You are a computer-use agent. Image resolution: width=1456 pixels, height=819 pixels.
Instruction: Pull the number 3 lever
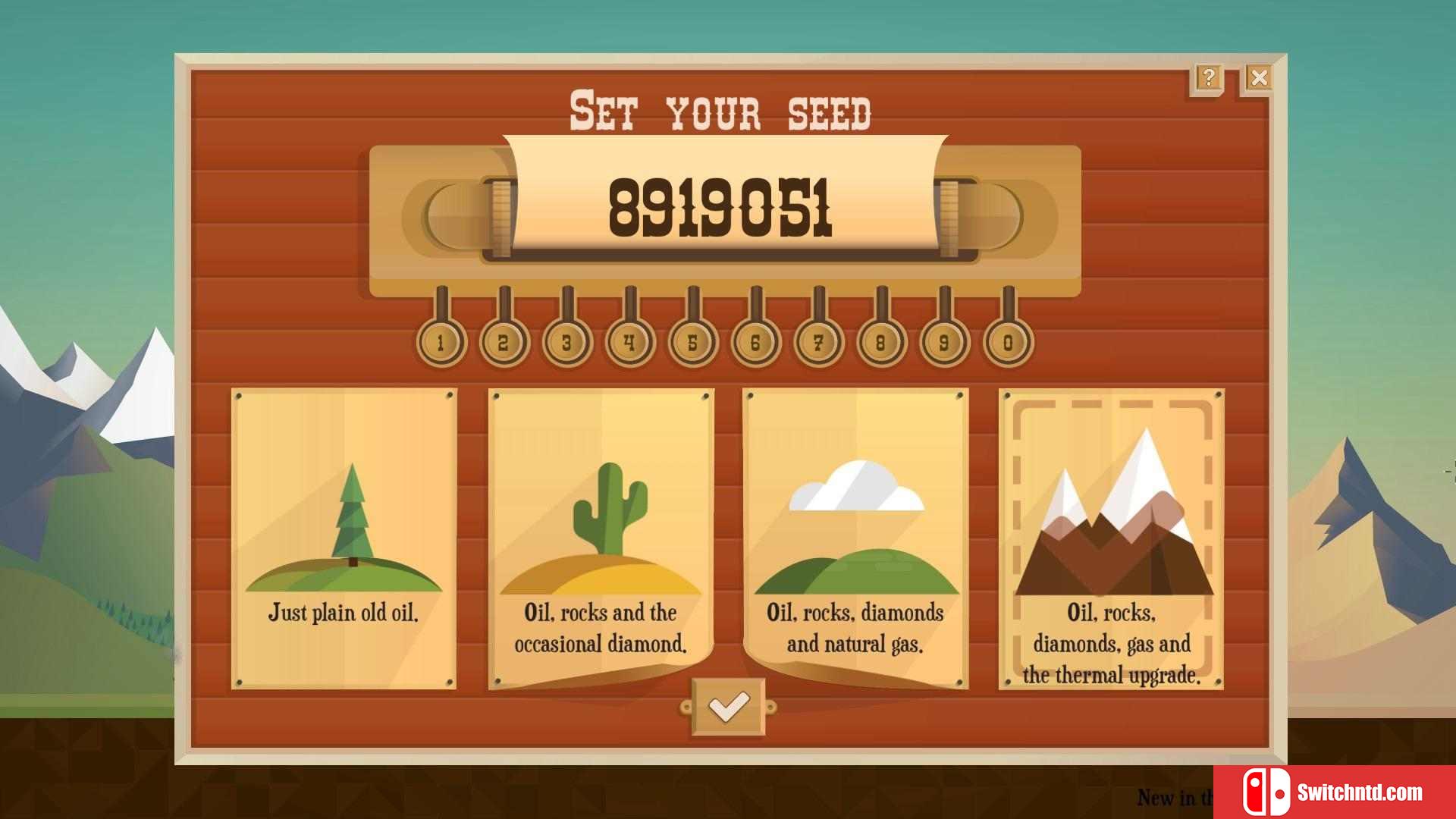(566, 343)
